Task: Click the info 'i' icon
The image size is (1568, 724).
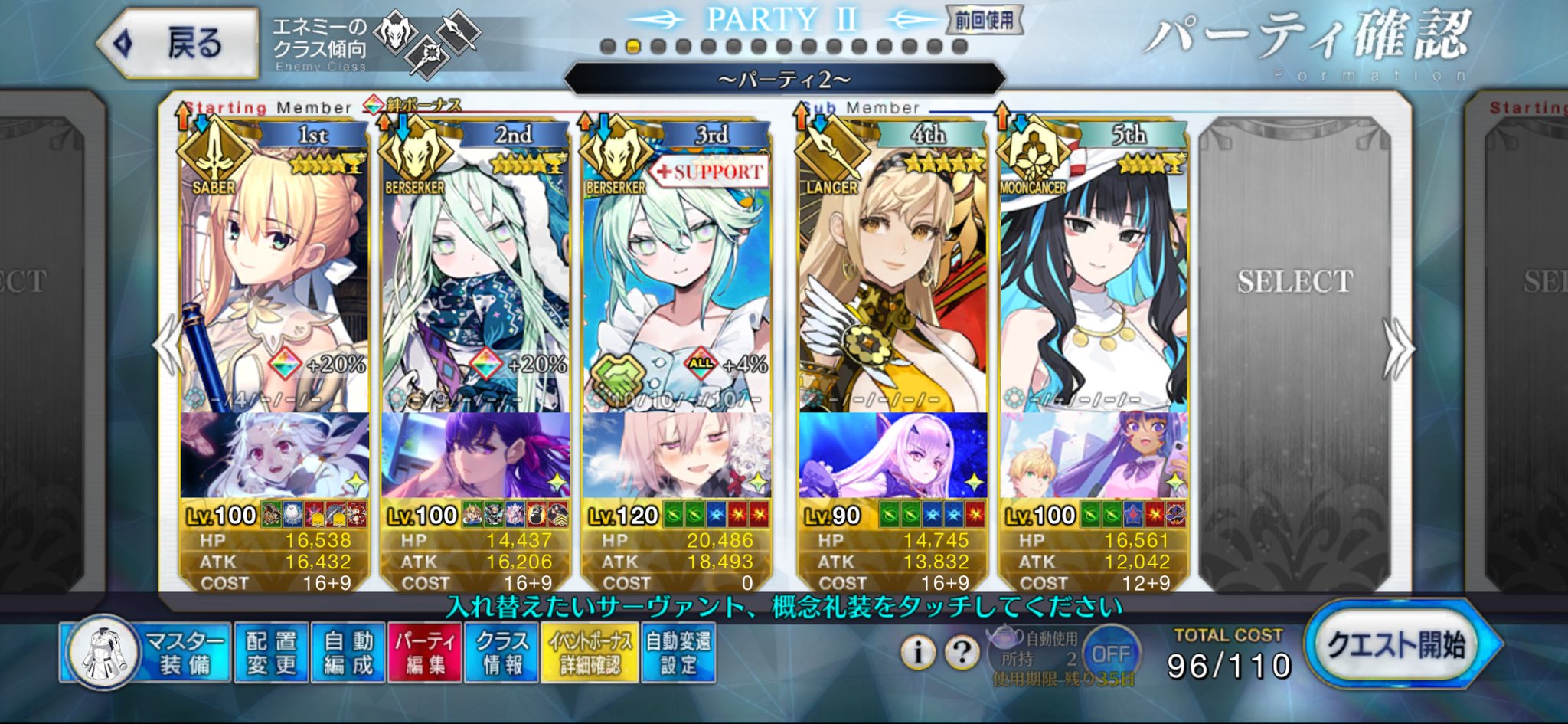Action: click(918, 652)
